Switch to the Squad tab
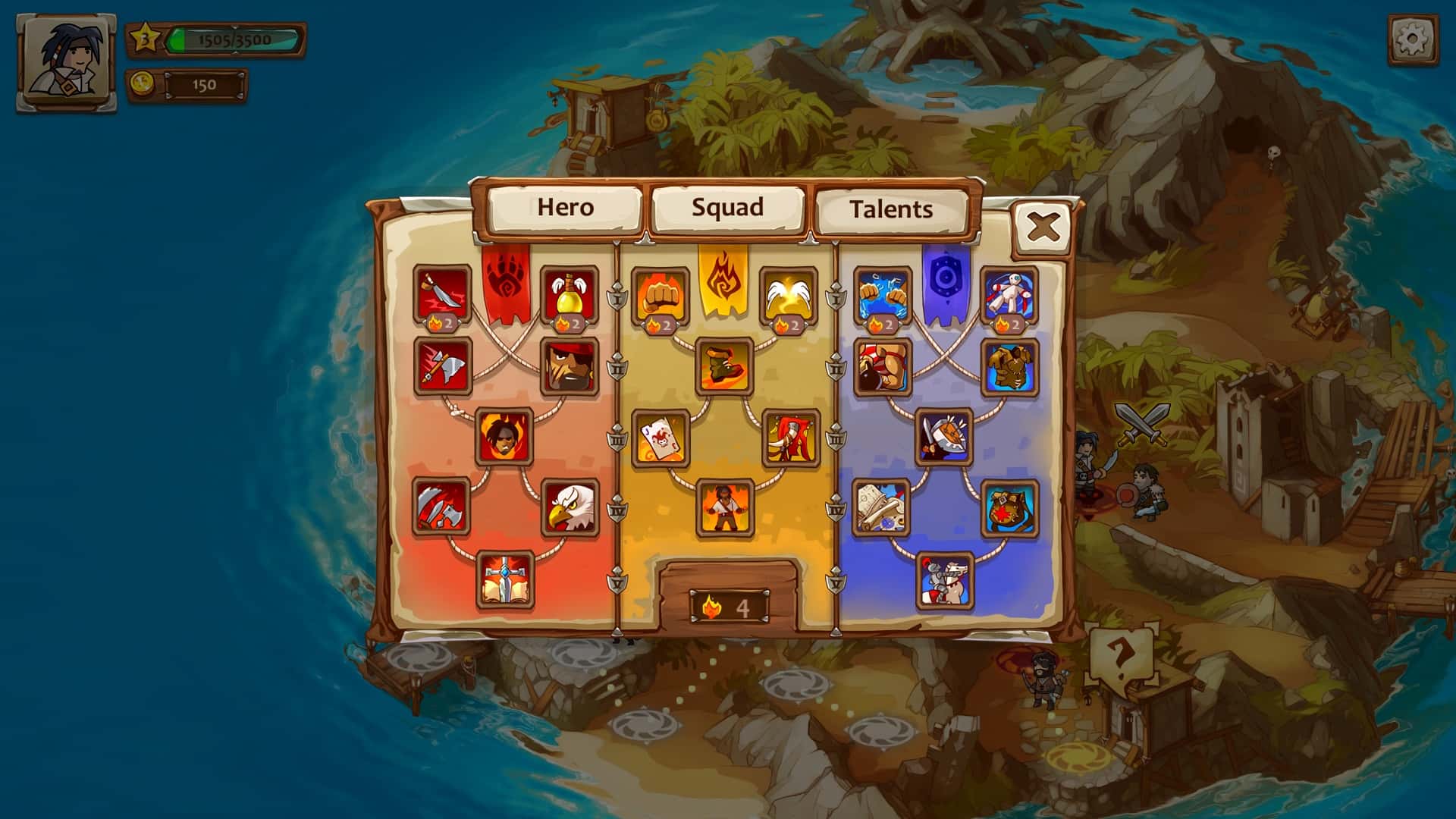Image resolution: width=1456 pixels, height=819 pixels. click(x=728, y=206)
